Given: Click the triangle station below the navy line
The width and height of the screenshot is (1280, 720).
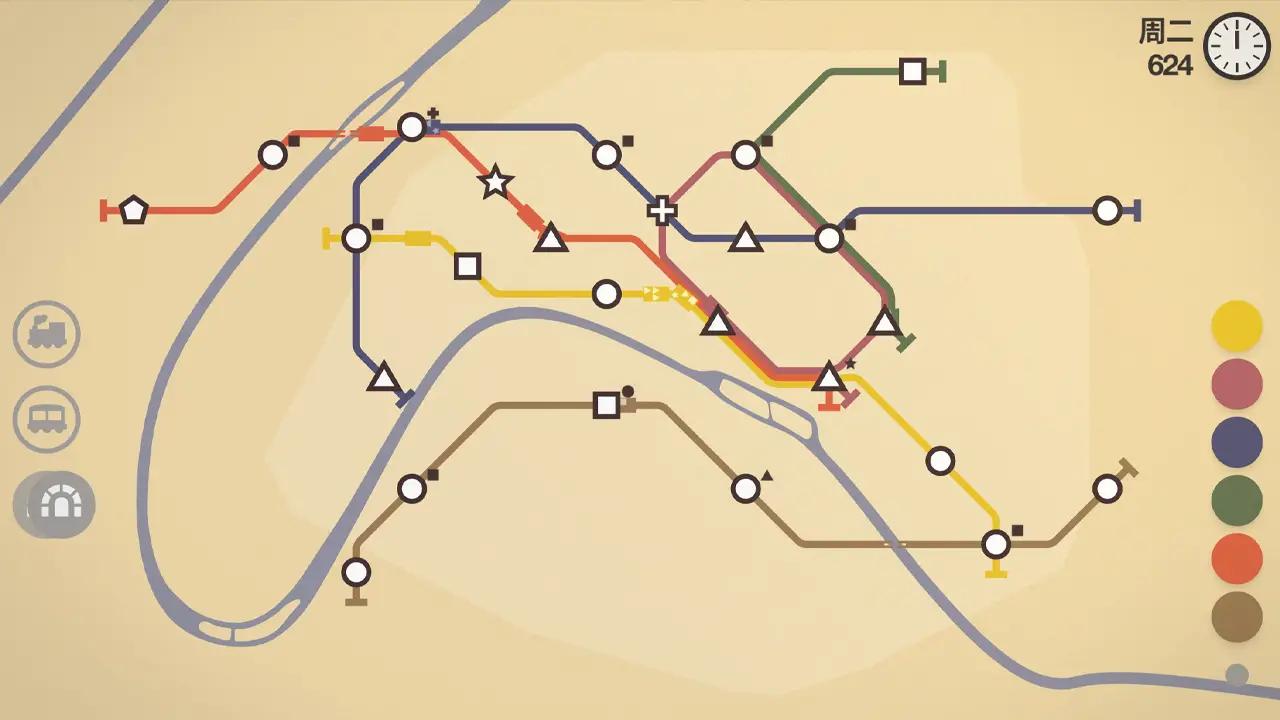Looking at the screenshot, I should 383,378.
